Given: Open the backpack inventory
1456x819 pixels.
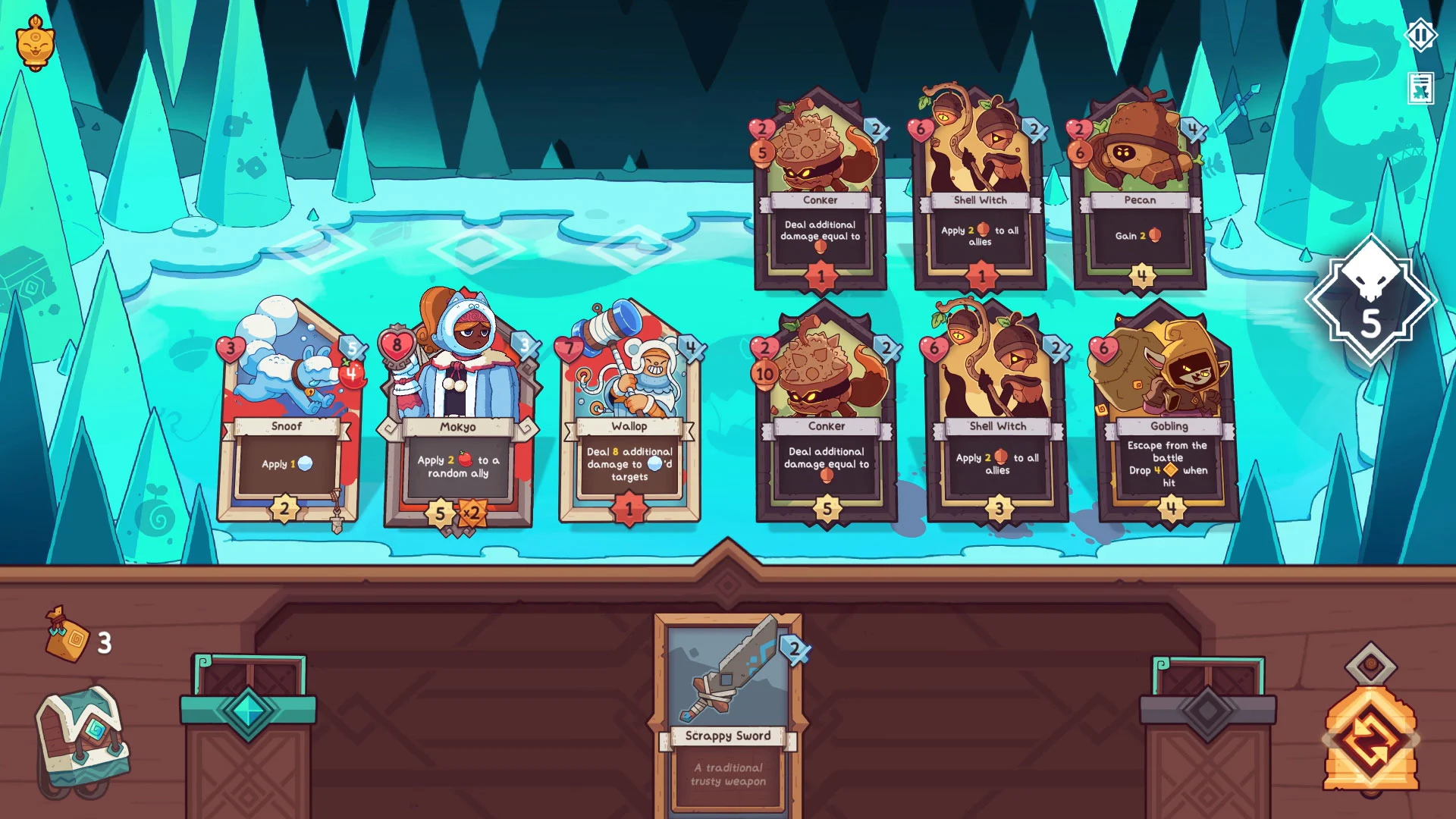Looking at the screenshot, I should (82, 739).
